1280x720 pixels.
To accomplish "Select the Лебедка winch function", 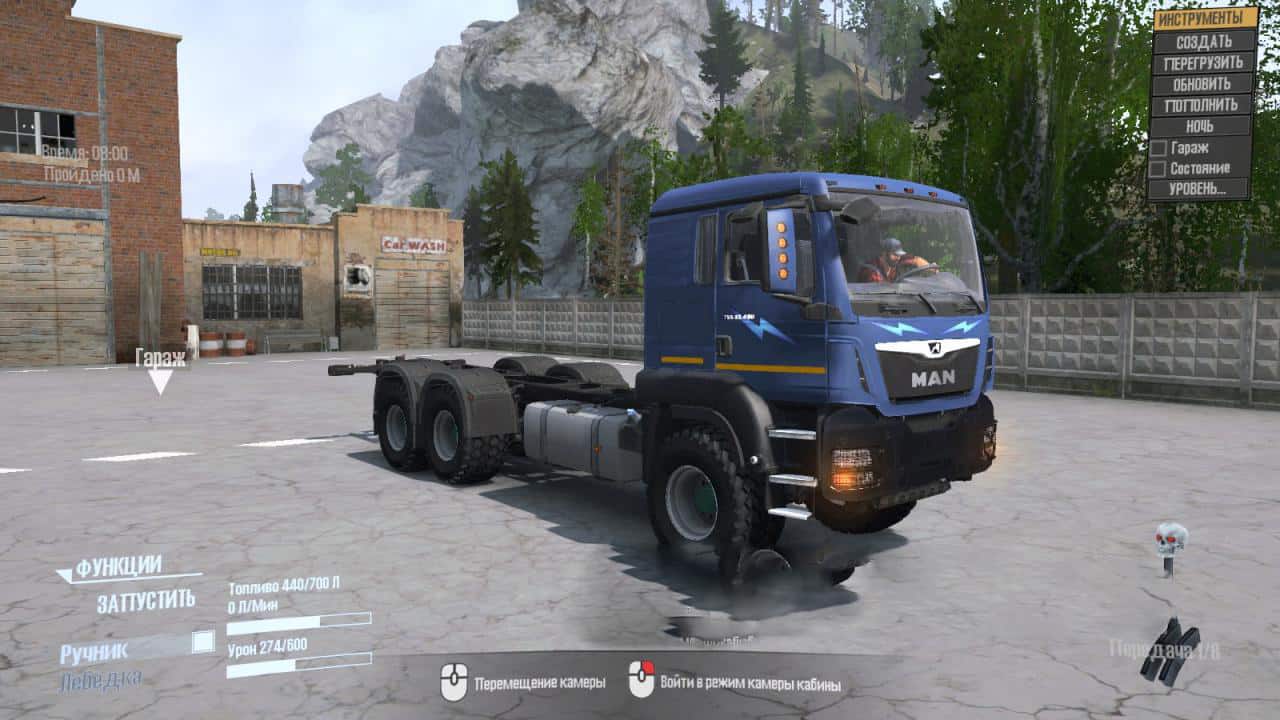I will pyautogui.click(x=100, y=681).
